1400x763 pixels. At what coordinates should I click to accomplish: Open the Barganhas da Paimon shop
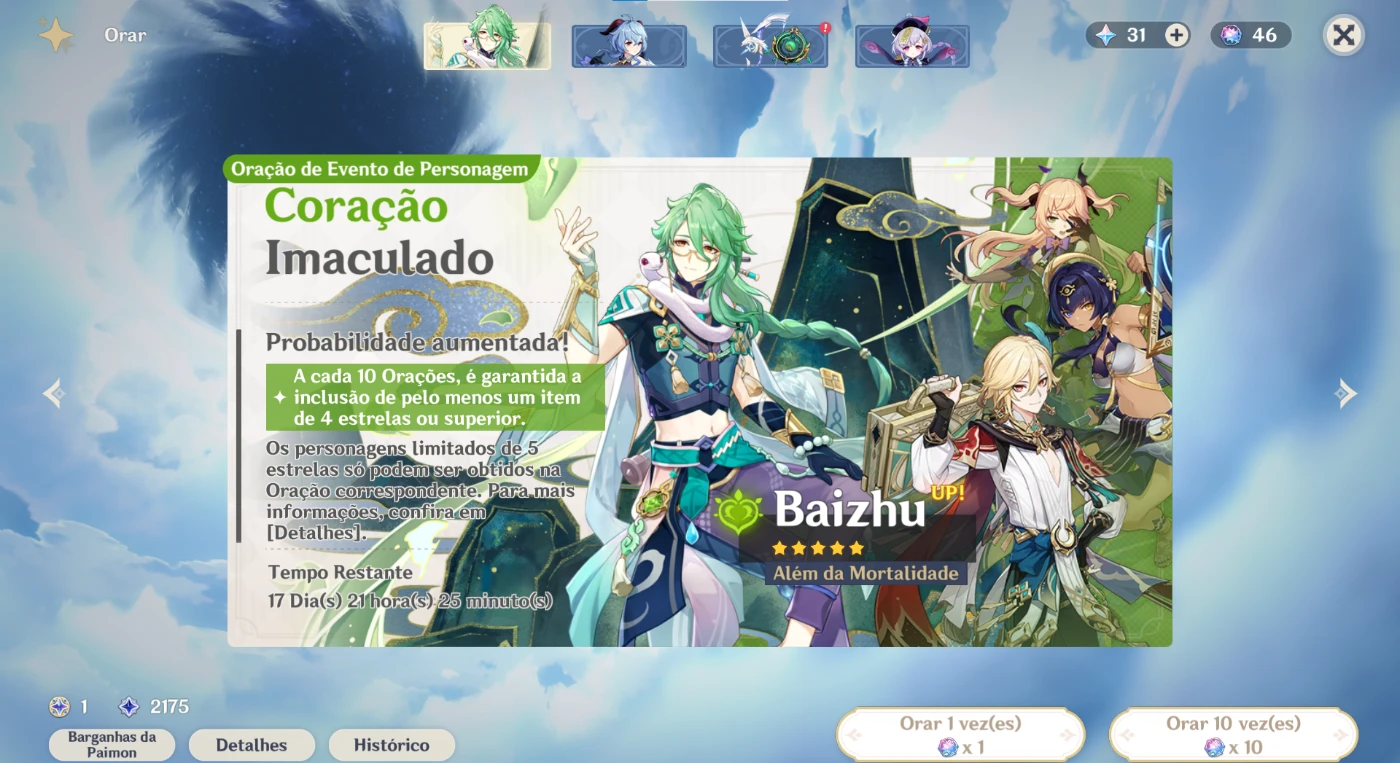pos(111,745)
